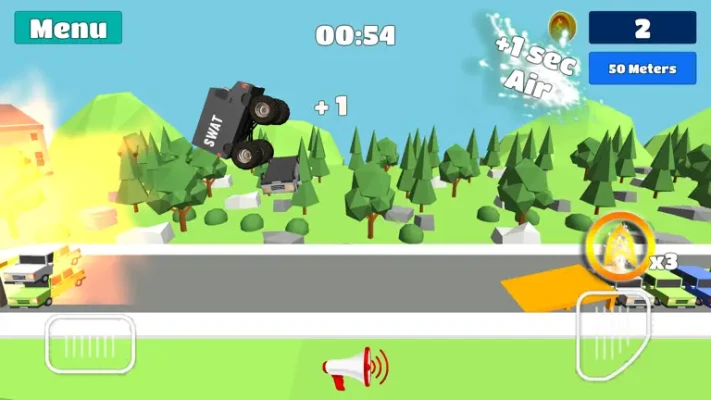Hit the gas pedal control
The height and width of the screenshot is (400, 711).
coord(613,336)
